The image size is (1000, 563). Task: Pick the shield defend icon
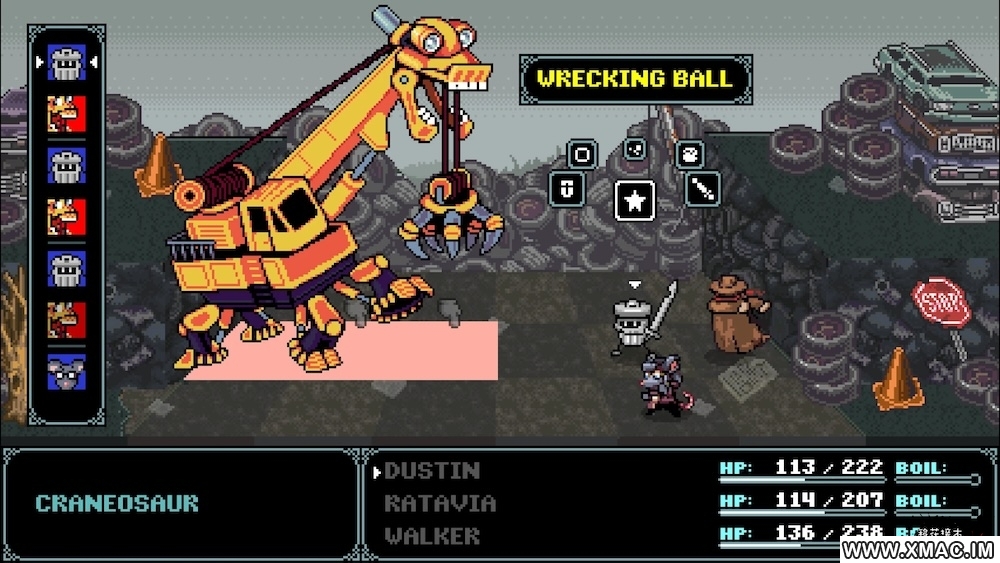point(564,188)
